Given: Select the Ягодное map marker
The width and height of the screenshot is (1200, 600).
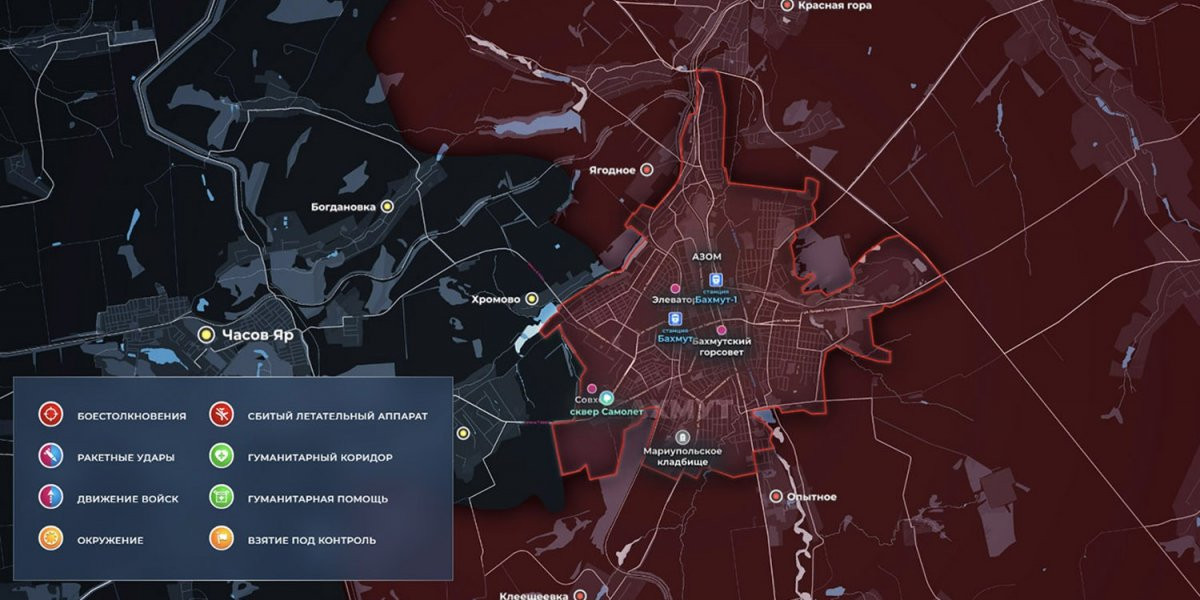Looking at the screenshot, I should pos(647,170).
